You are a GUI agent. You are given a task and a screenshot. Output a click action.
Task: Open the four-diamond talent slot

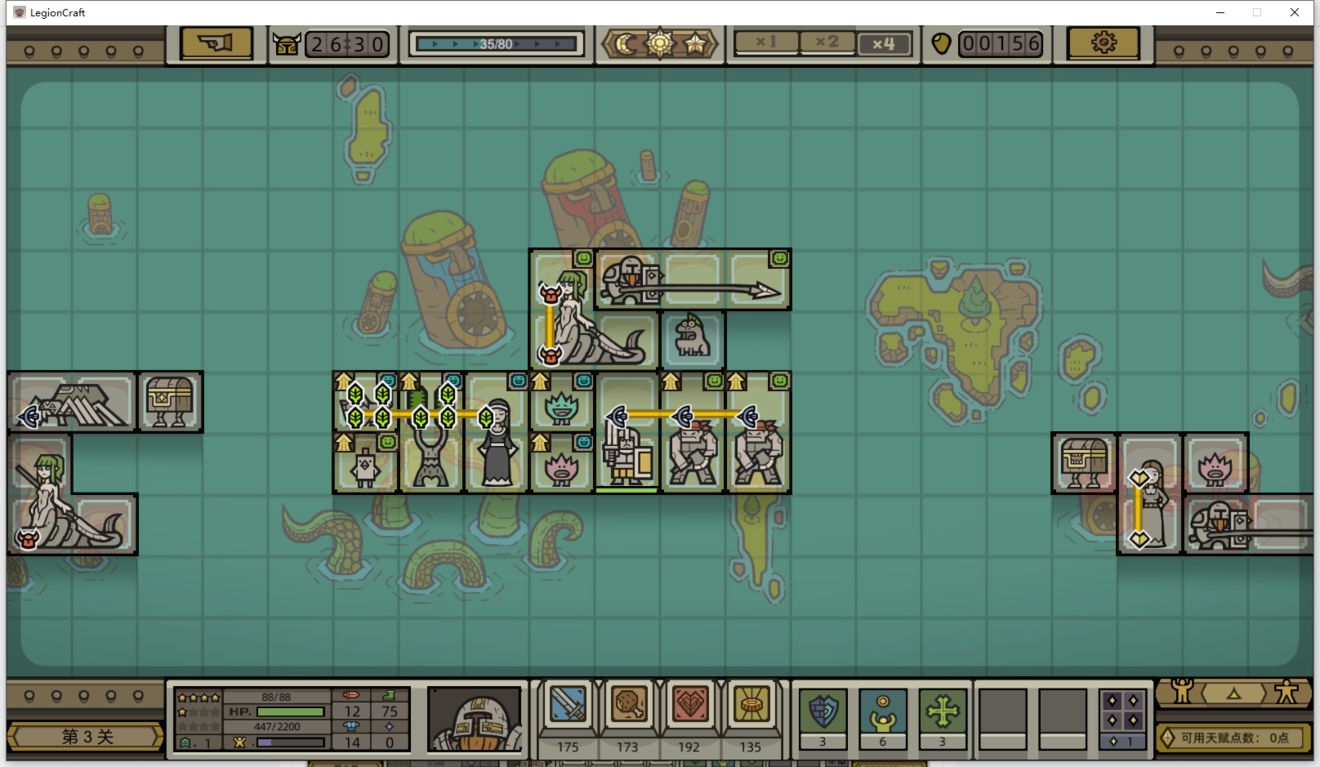tap(1123, 711)
